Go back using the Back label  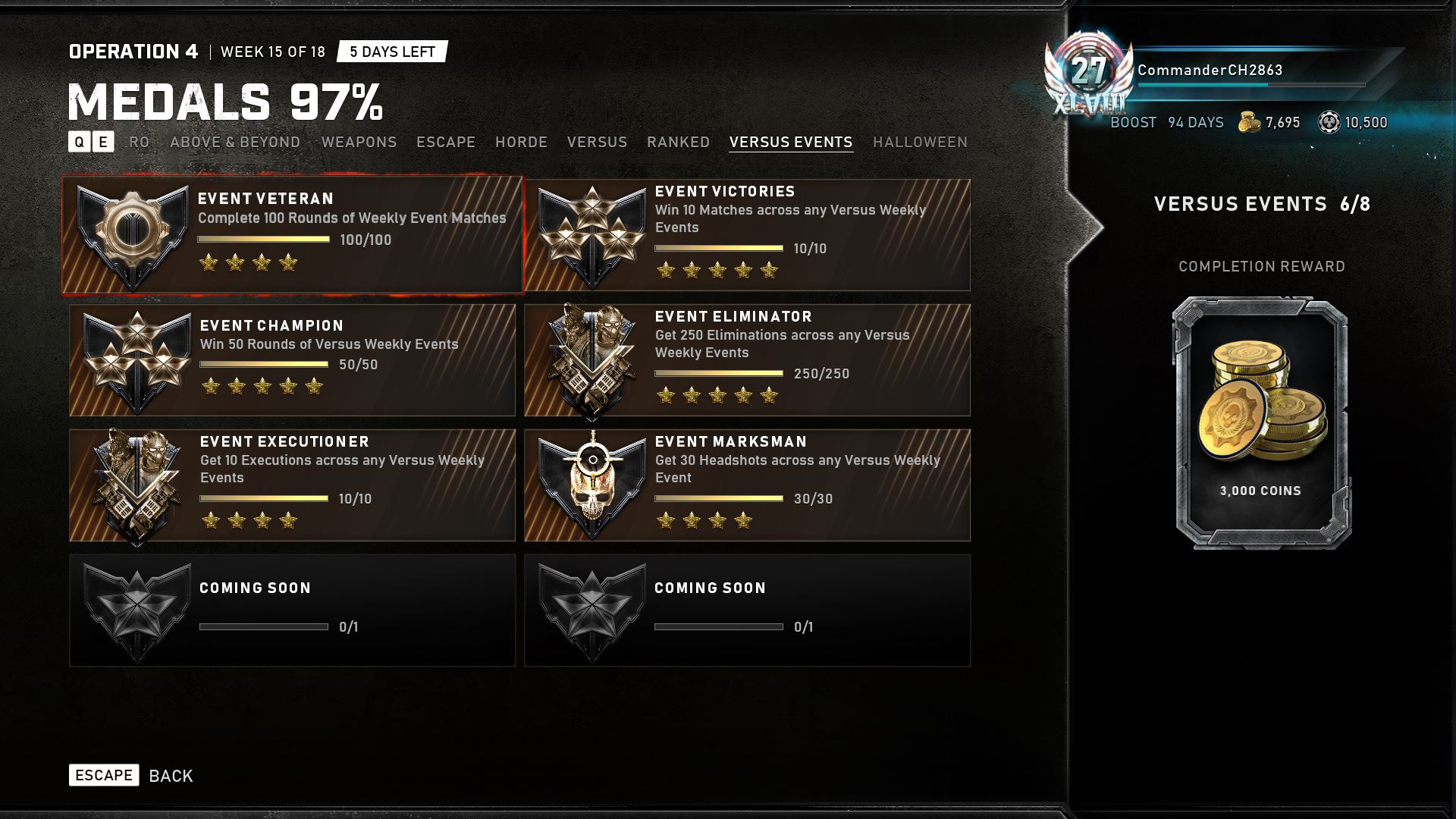click(171, 776)
